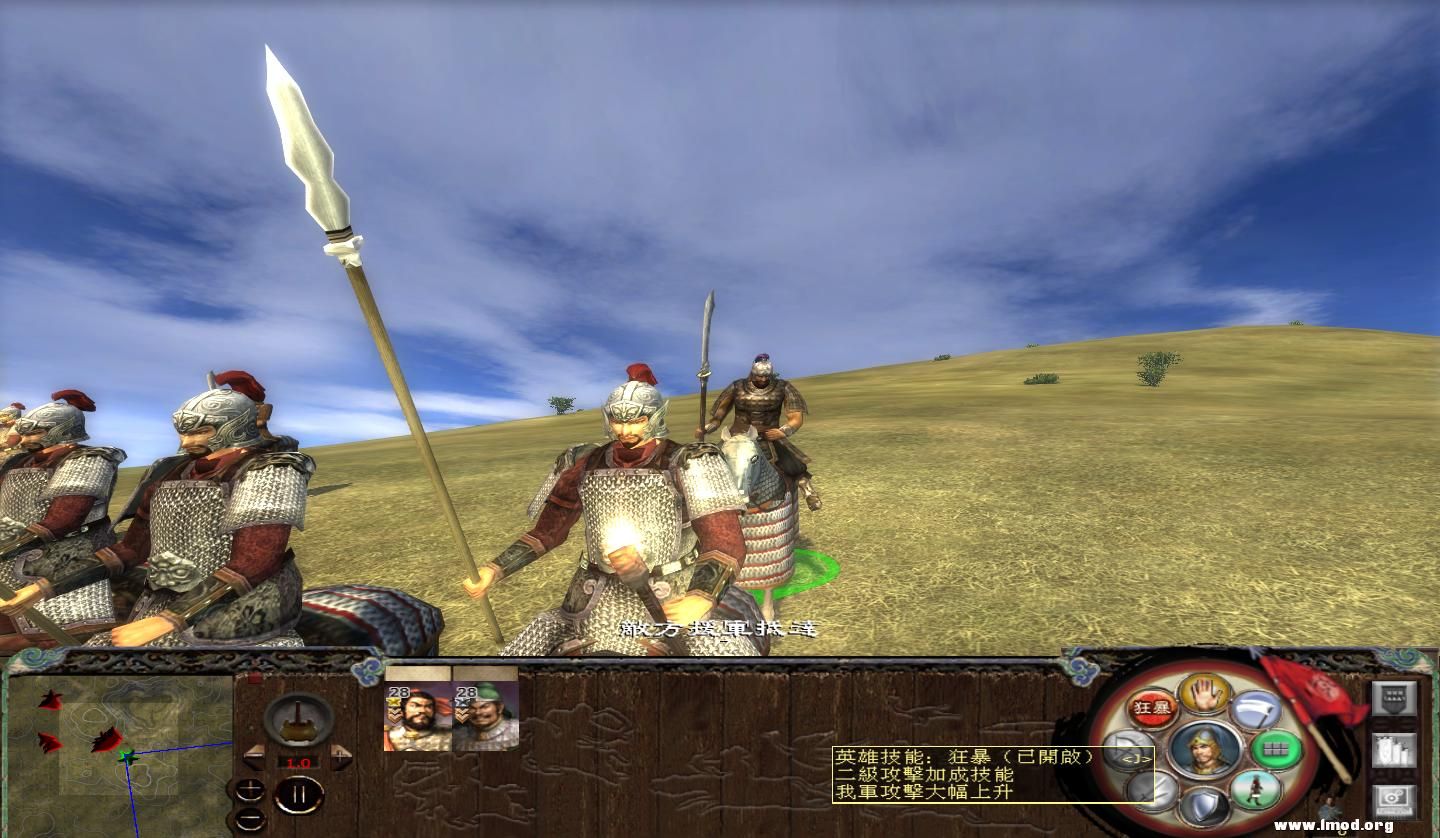Increase the battle speed with the plus arrow
The width and height of the screenshot is (1440, 838).
pos(341,758)
